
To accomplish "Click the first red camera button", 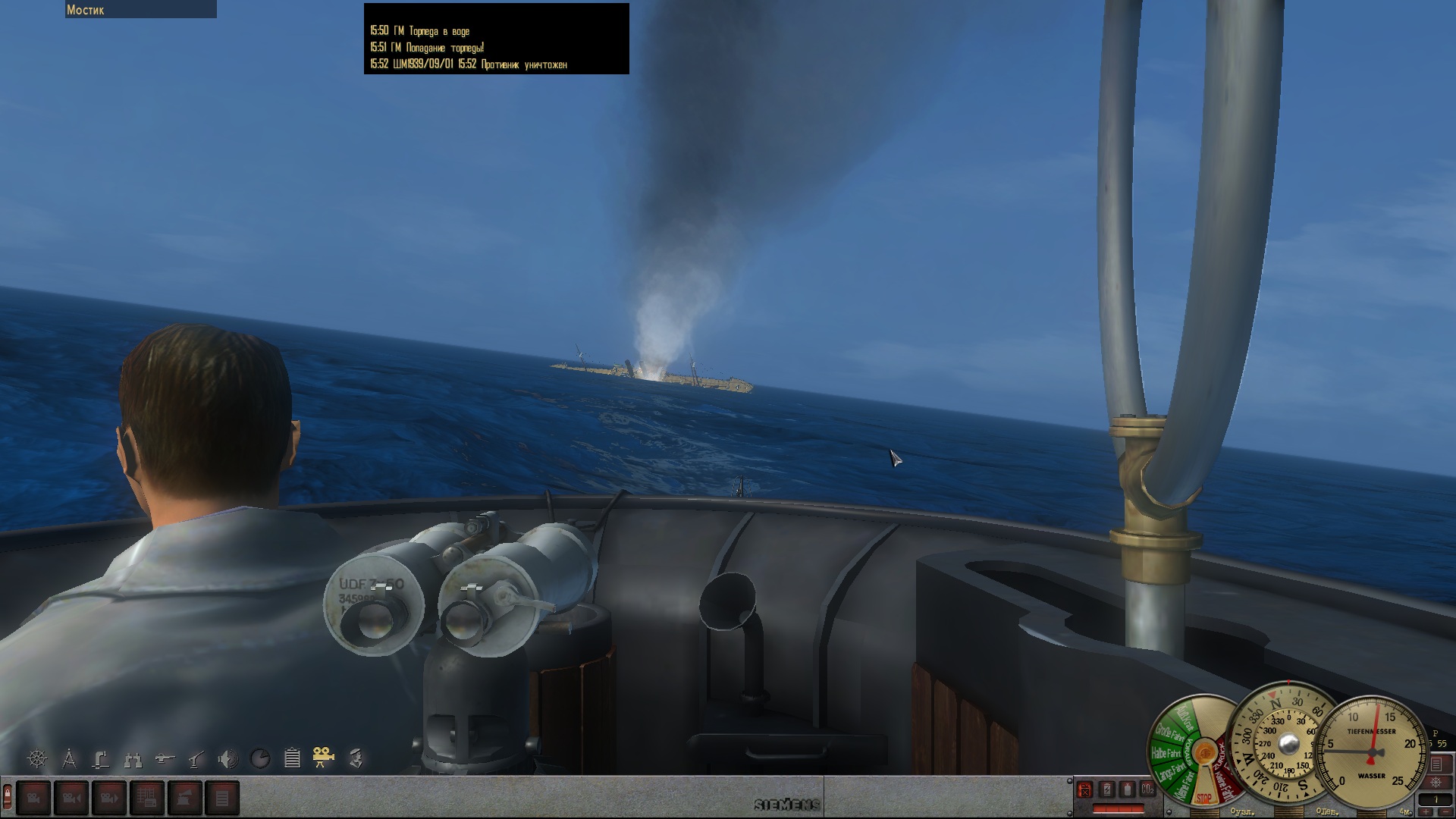I will click(33, 798).
